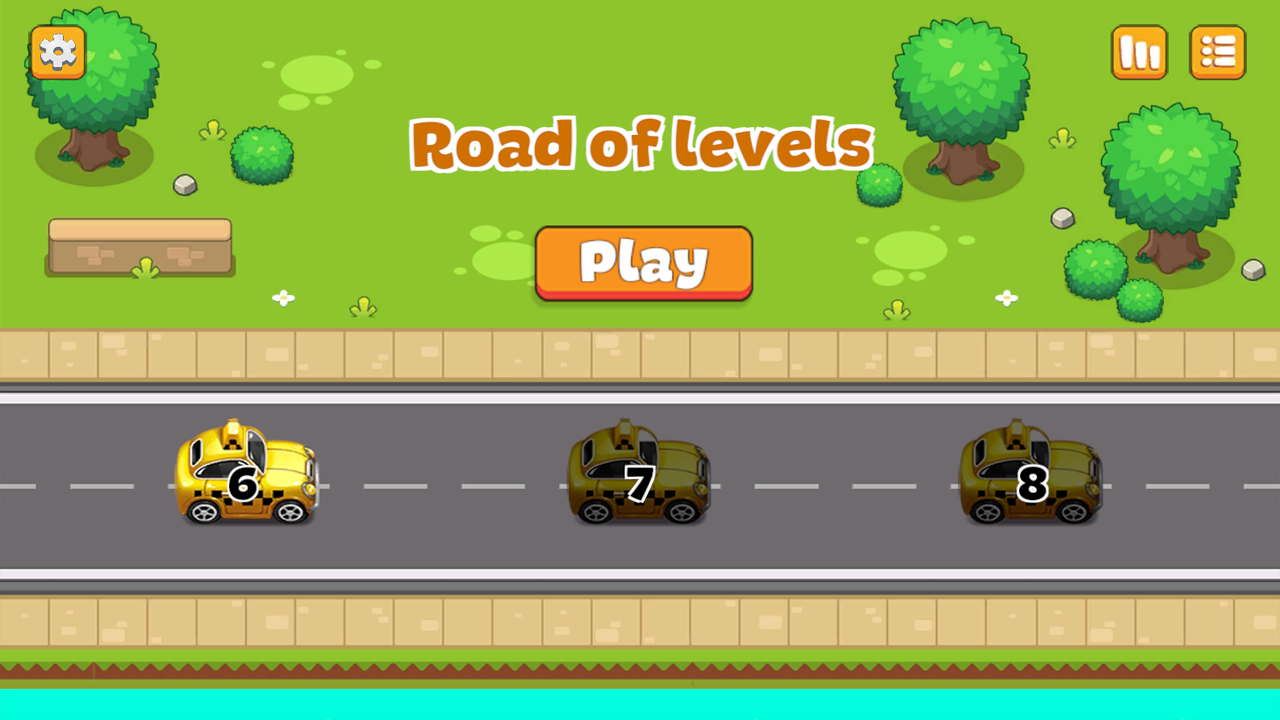Image resolution: width=1280 pixels, height=720 pixels.
Task: Open the statistics bar-chart icon
Action: pyautogui.click(x=1140, y=51)
